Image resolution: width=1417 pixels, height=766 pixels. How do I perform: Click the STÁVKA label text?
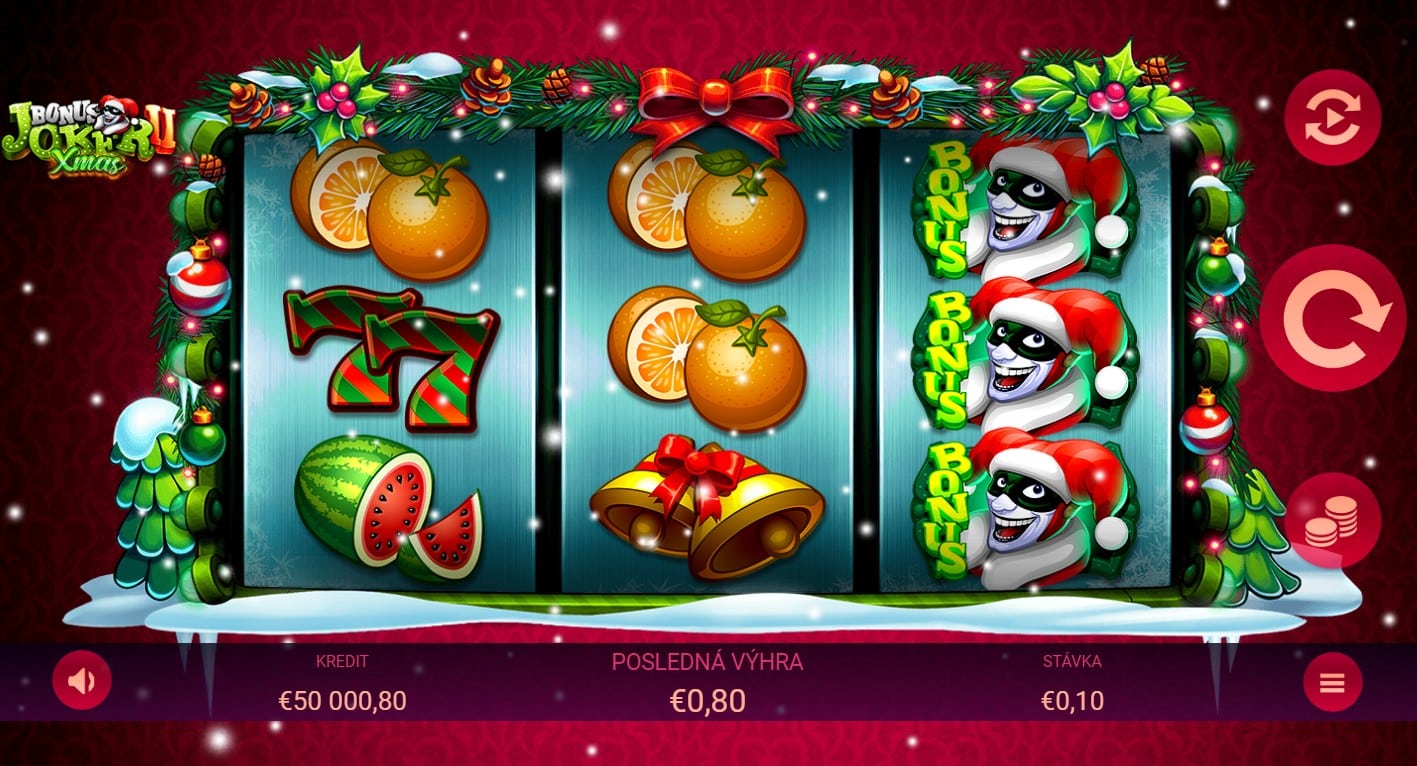pyautogui.click(x=1071, y=661)
